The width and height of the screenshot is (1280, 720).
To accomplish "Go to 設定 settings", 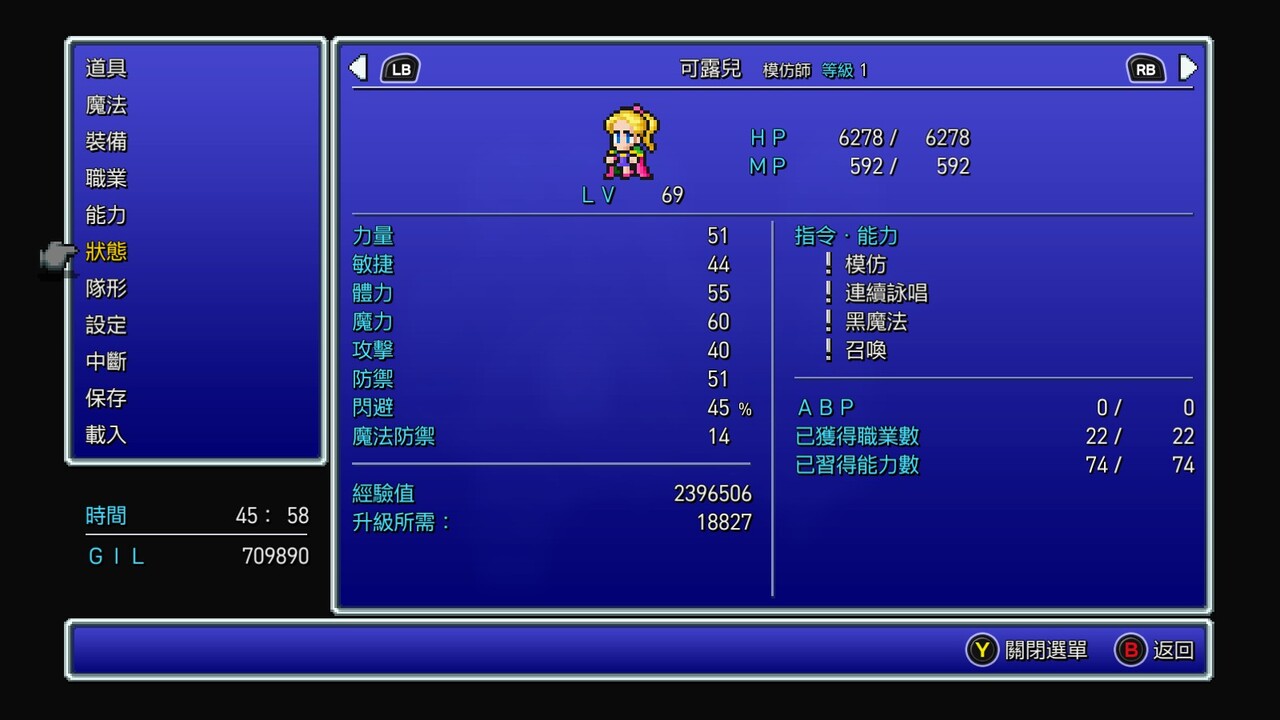I will 106,325.
